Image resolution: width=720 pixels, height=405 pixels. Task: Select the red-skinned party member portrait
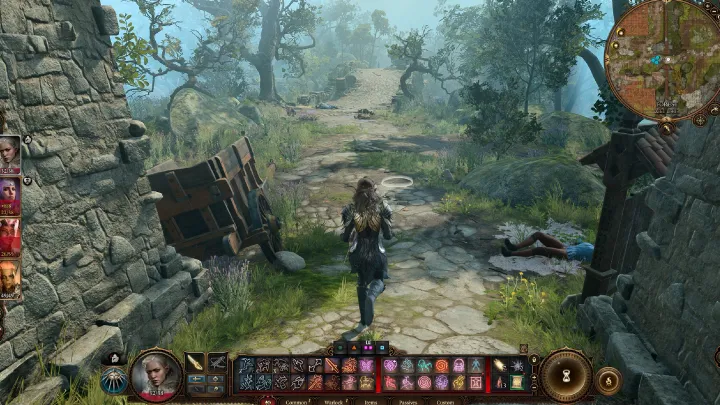point(9,237)
